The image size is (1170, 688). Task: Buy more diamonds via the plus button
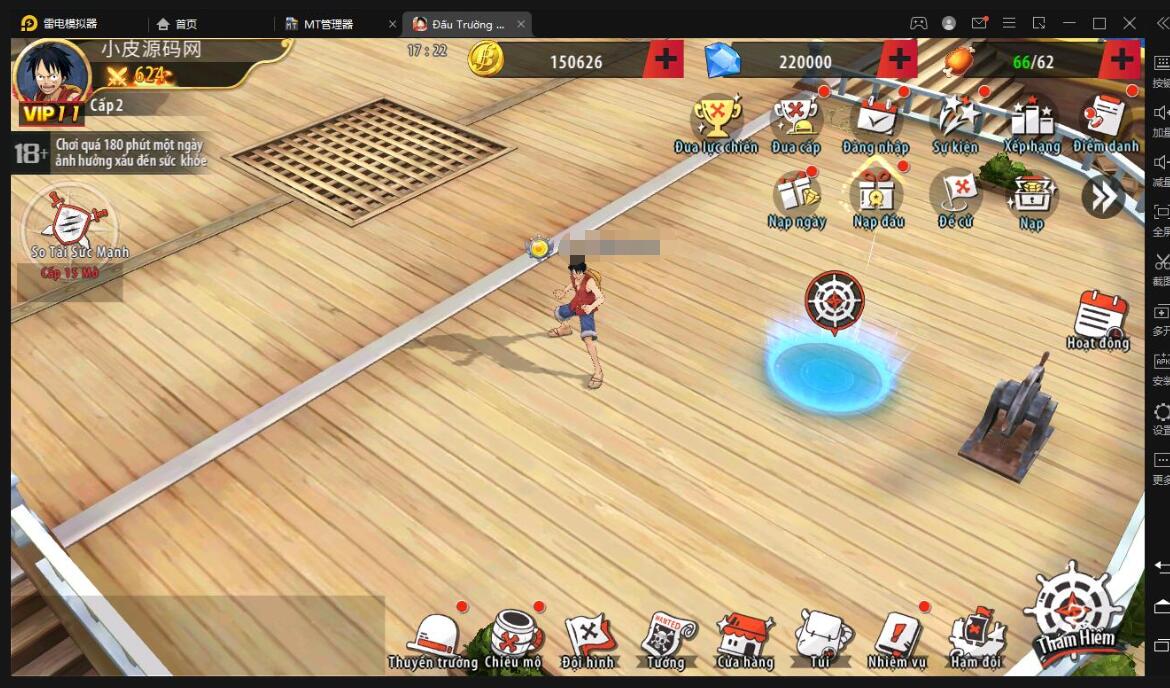pos(899,60)
